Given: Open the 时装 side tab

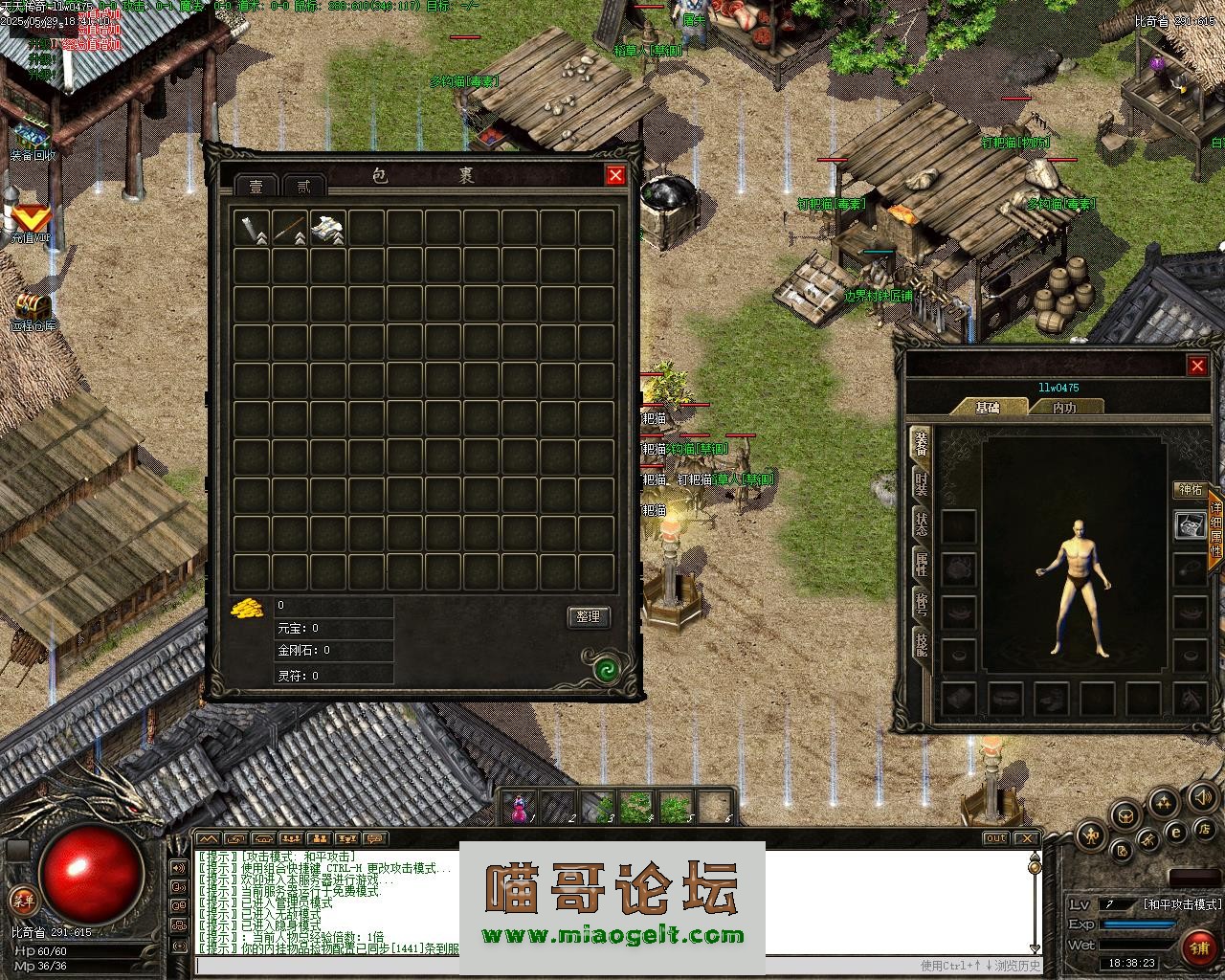Looking at the screenshot, I should [921, 483].
